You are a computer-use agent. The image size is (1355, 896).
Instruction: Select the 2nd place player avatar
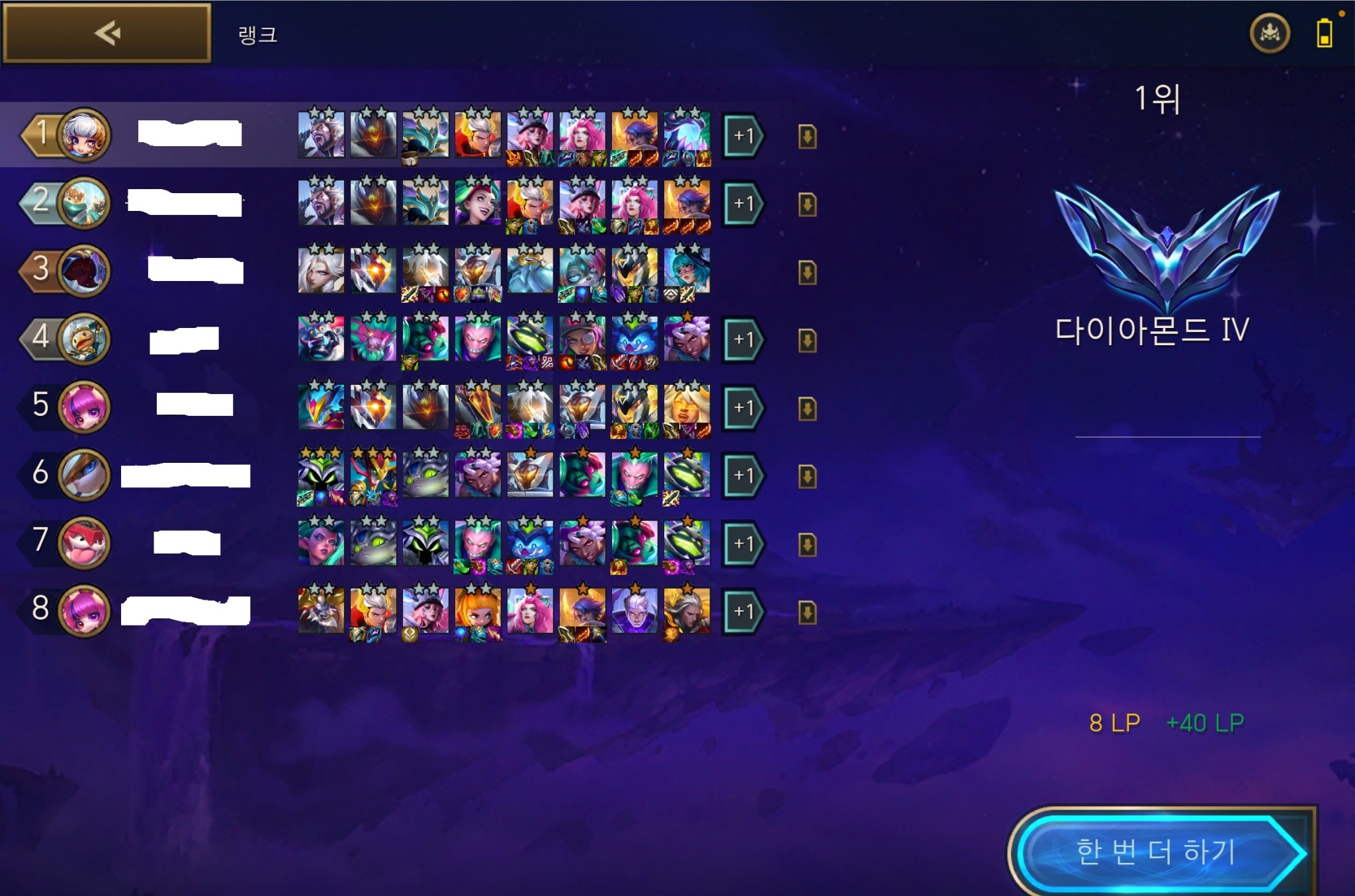coord(84,202)
